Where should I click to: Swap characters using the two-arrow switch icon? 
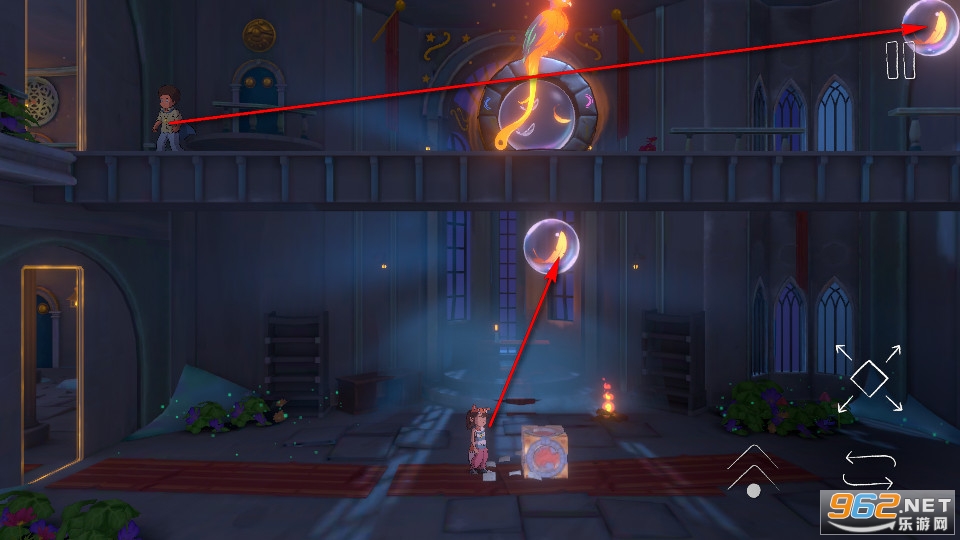868,468
